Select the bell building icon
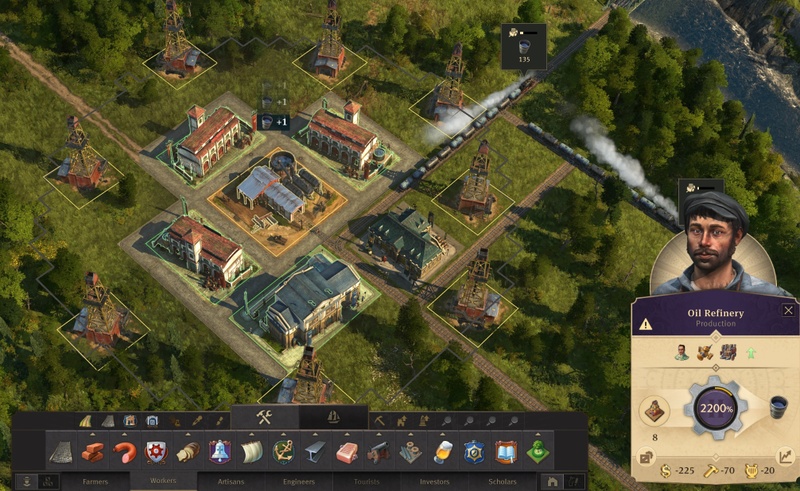 coord(220,452)
